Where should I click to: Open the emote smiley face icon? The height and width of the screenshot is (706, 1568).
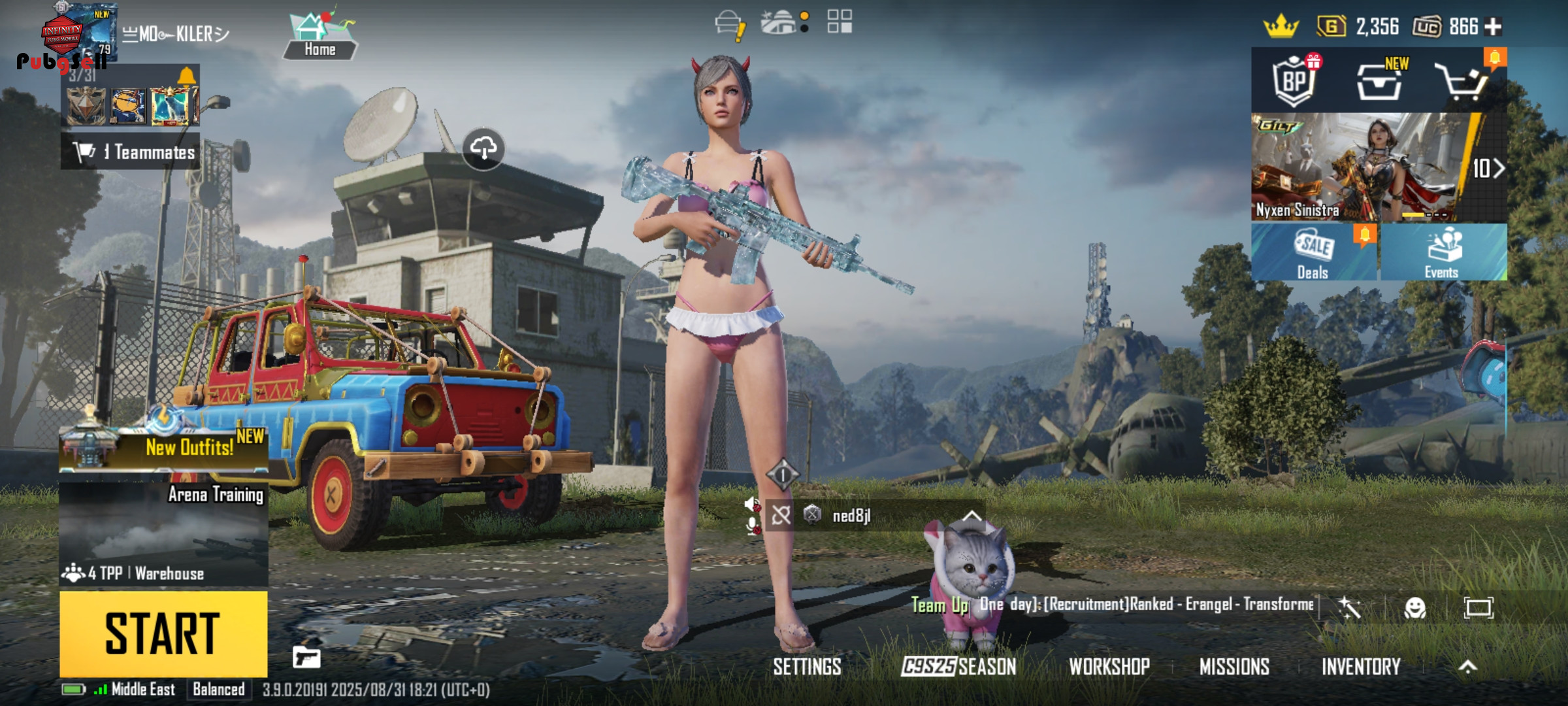(1414, 608)
